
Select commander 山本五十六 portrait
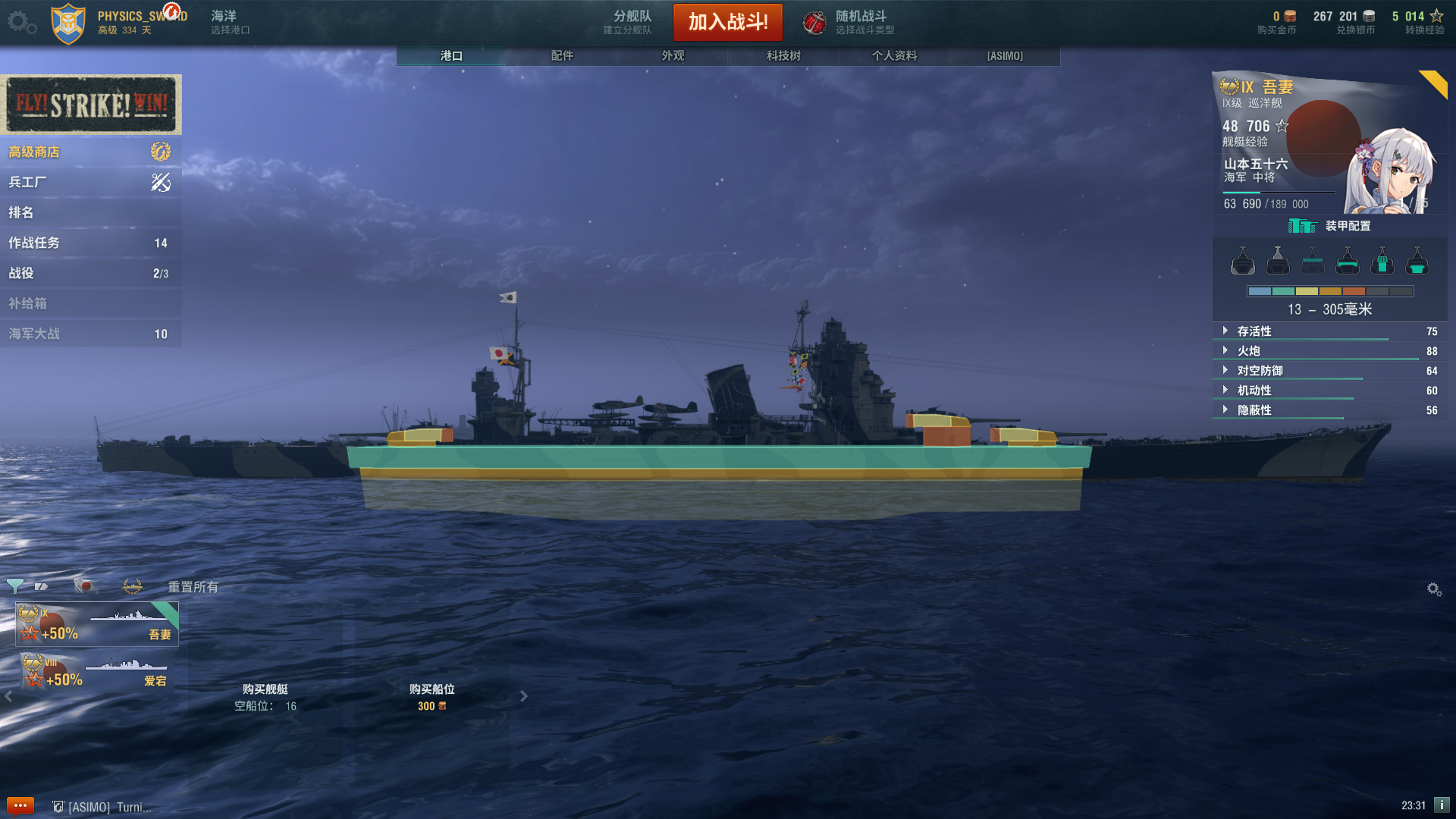coord(1388,171)
